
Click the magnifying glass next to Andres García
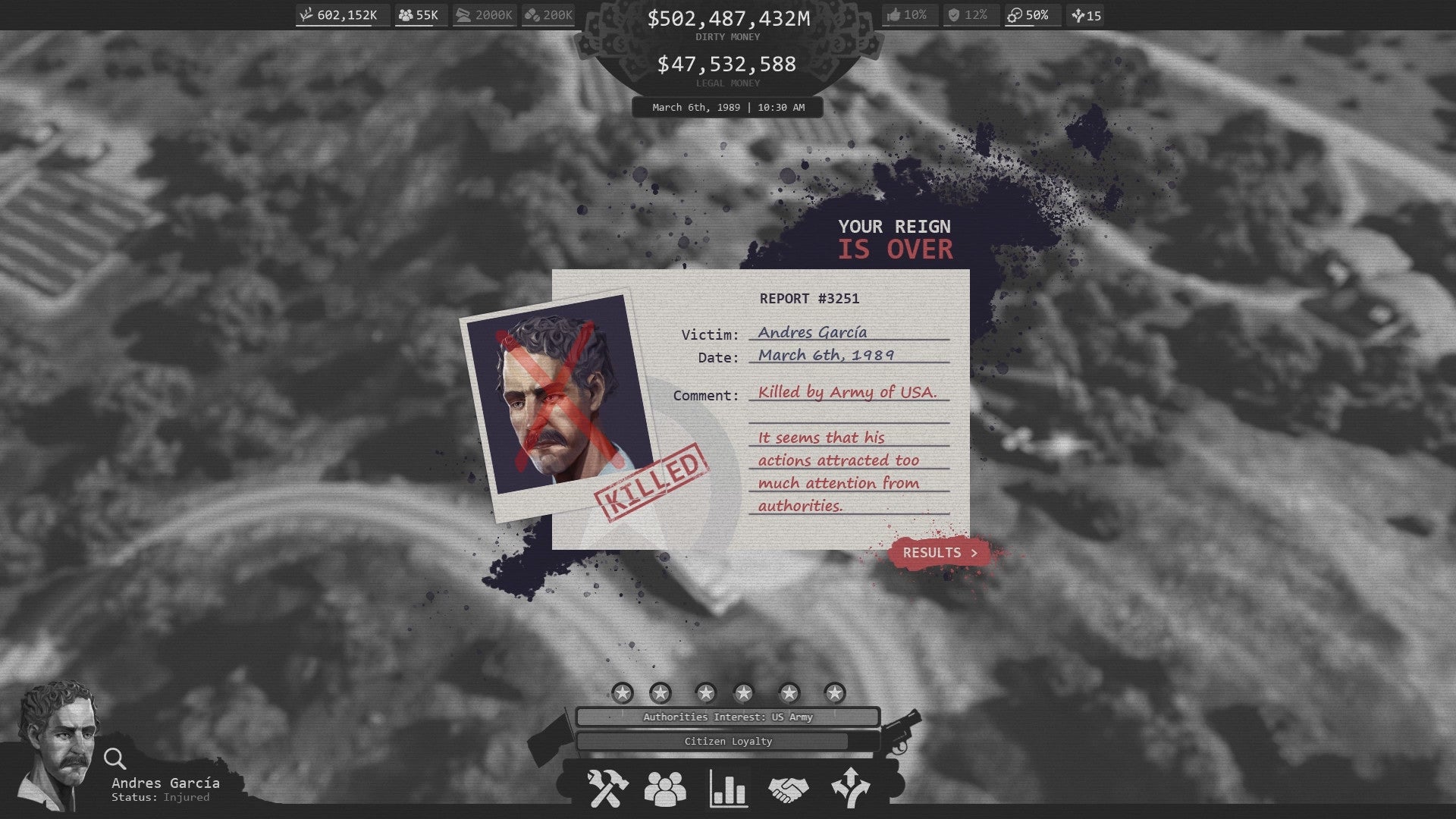(x=115, y=758)
